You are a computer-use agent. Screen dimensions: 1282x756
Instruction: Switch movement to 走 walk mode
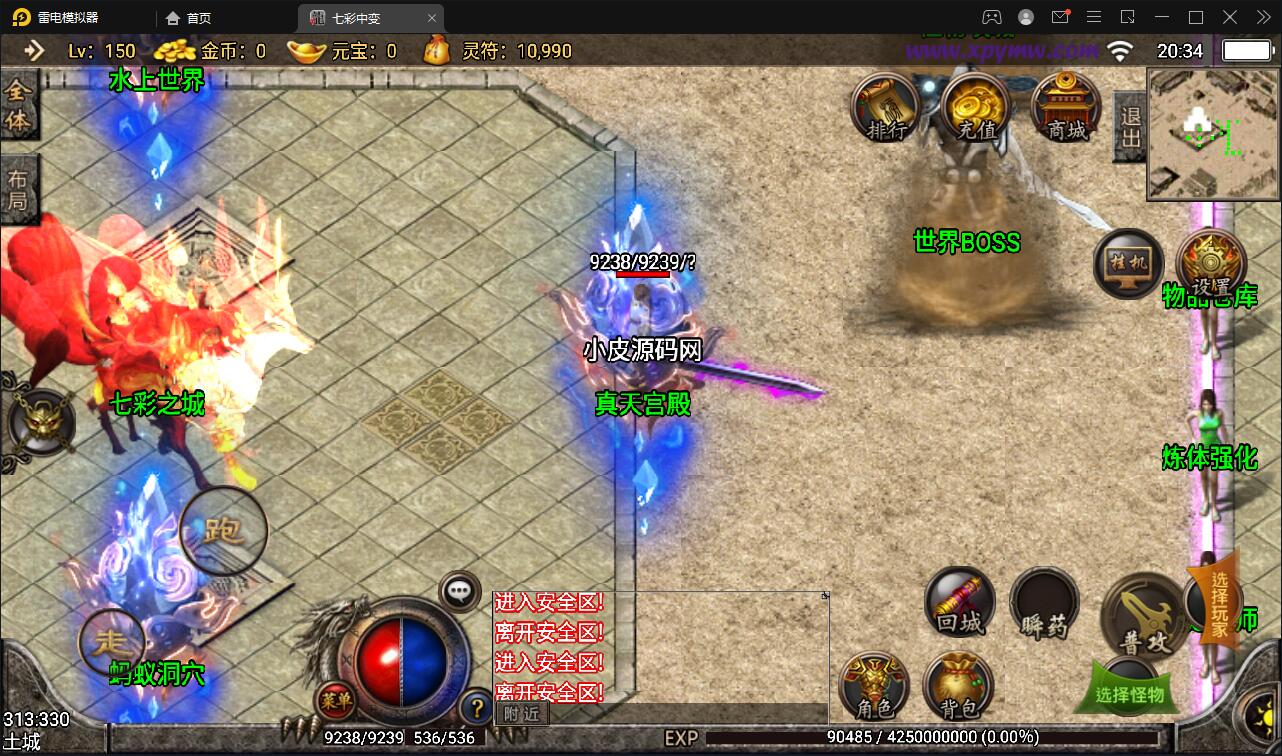click(111, 641)
